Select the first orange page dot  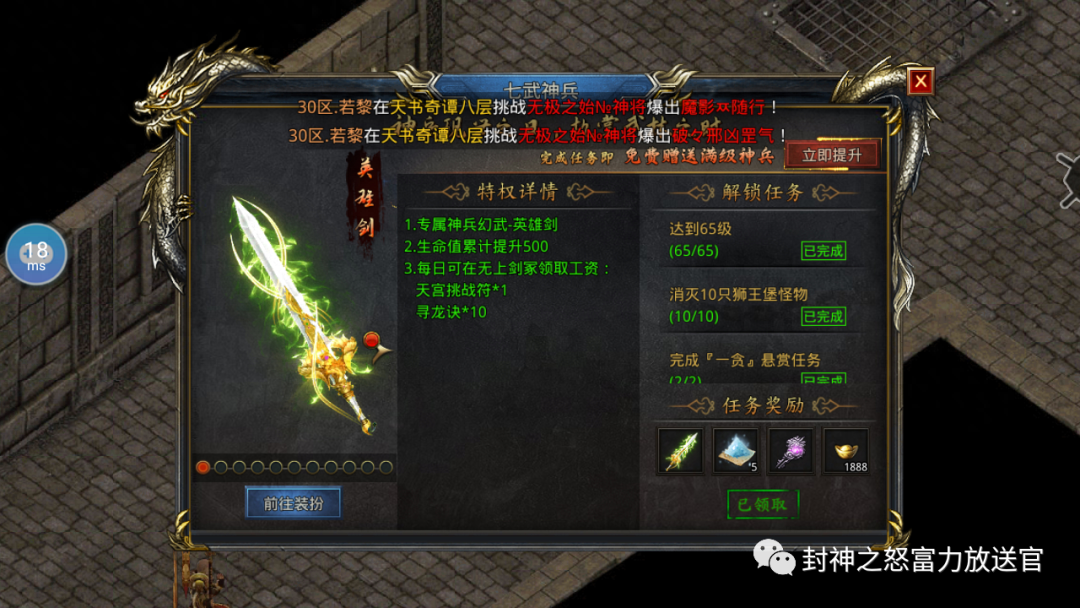click(x=203, y=467)
